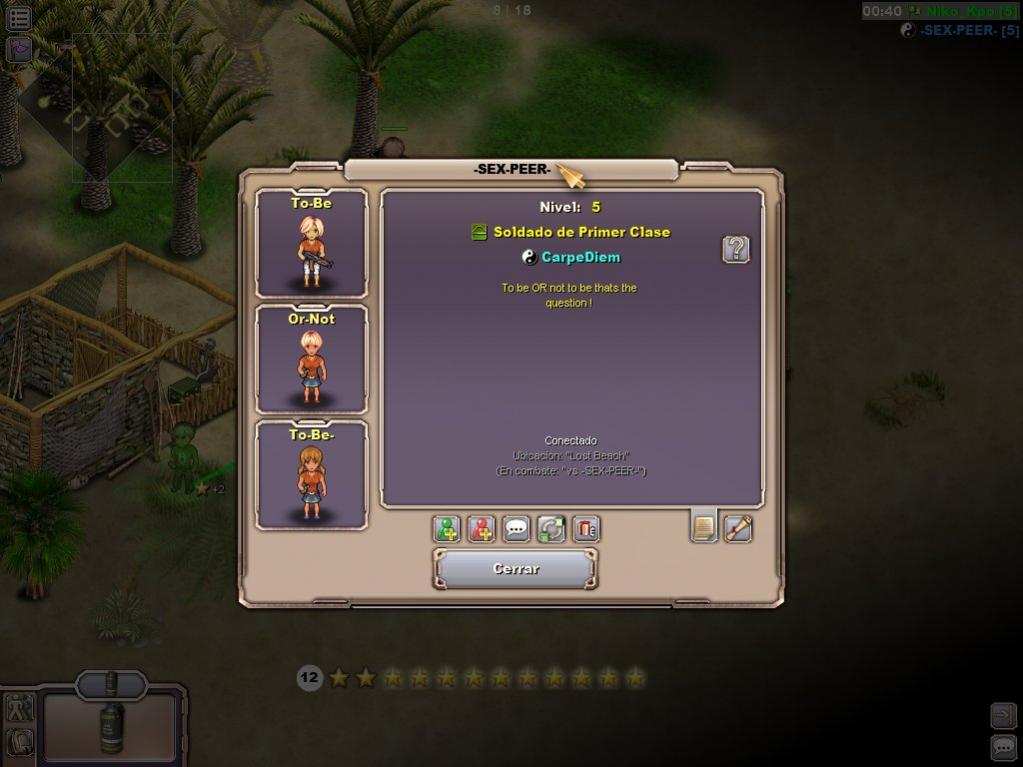The image size is (1023, 767).
Task: Select the To-Be soldier holding a rifle
Action: (x=311, y=244)
